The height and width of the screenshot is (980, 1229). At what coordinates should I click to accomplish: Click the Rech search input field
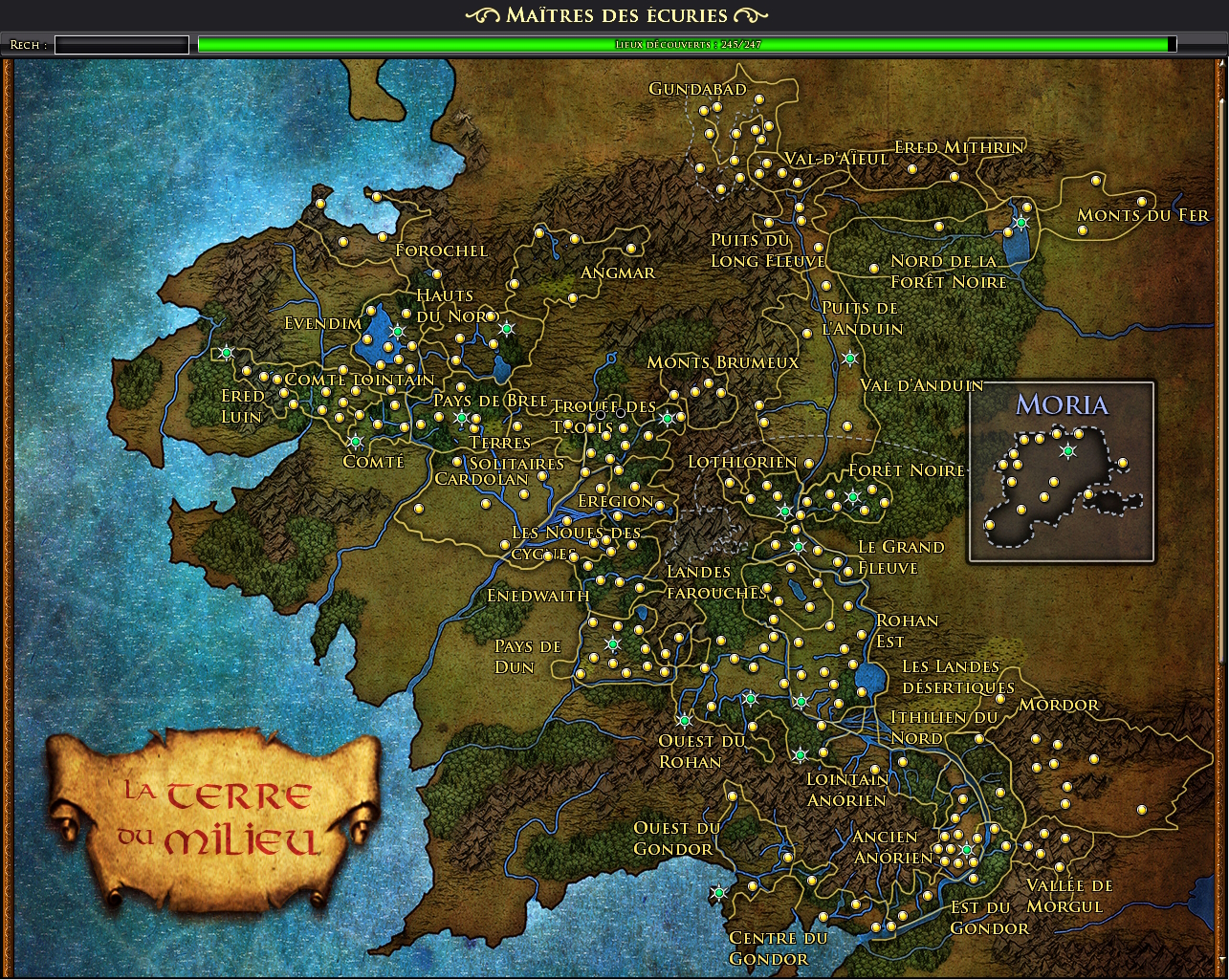point(121,45)
